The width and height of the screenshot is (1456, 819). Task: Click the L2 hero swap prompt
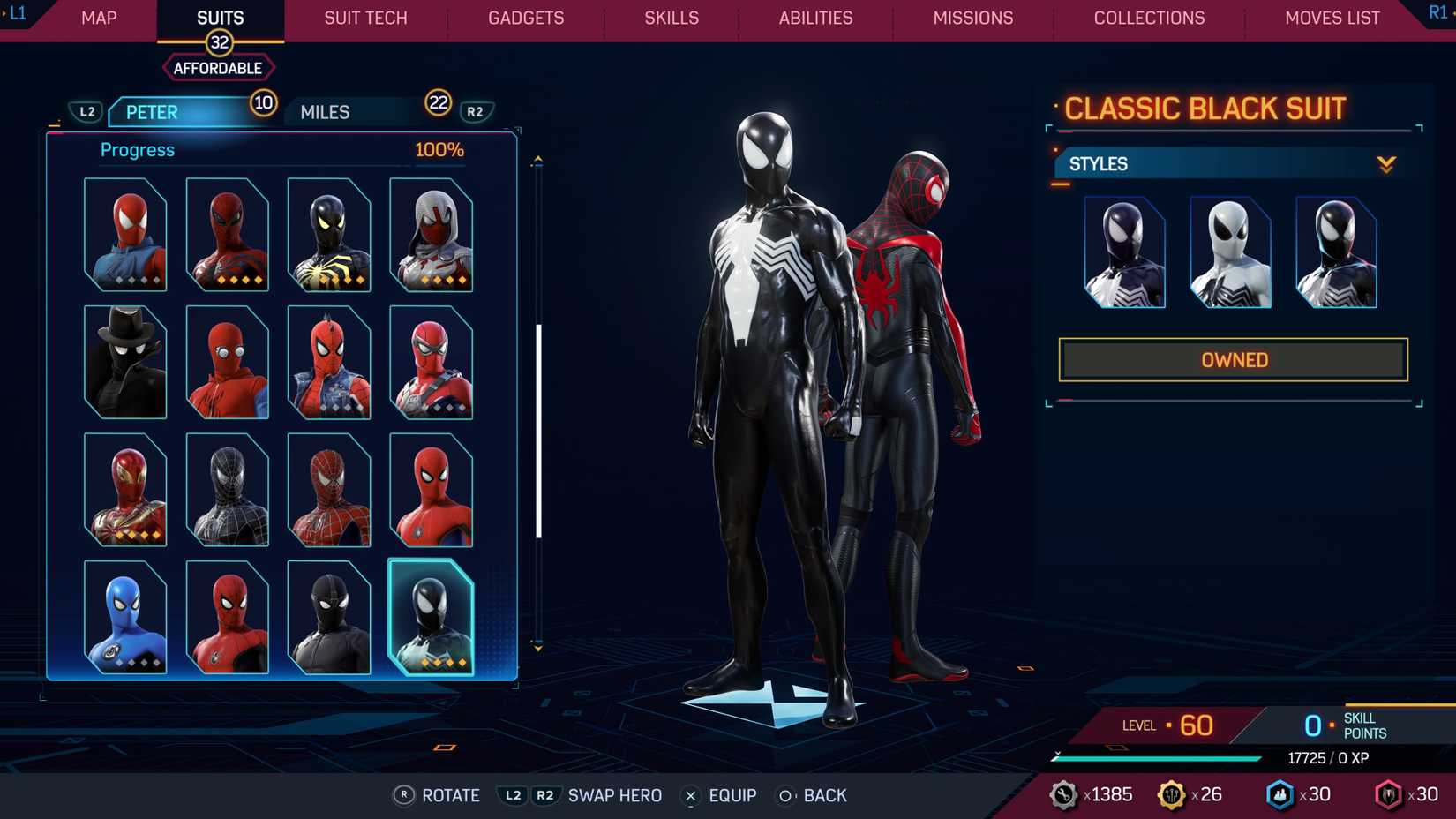pos(513,795)
